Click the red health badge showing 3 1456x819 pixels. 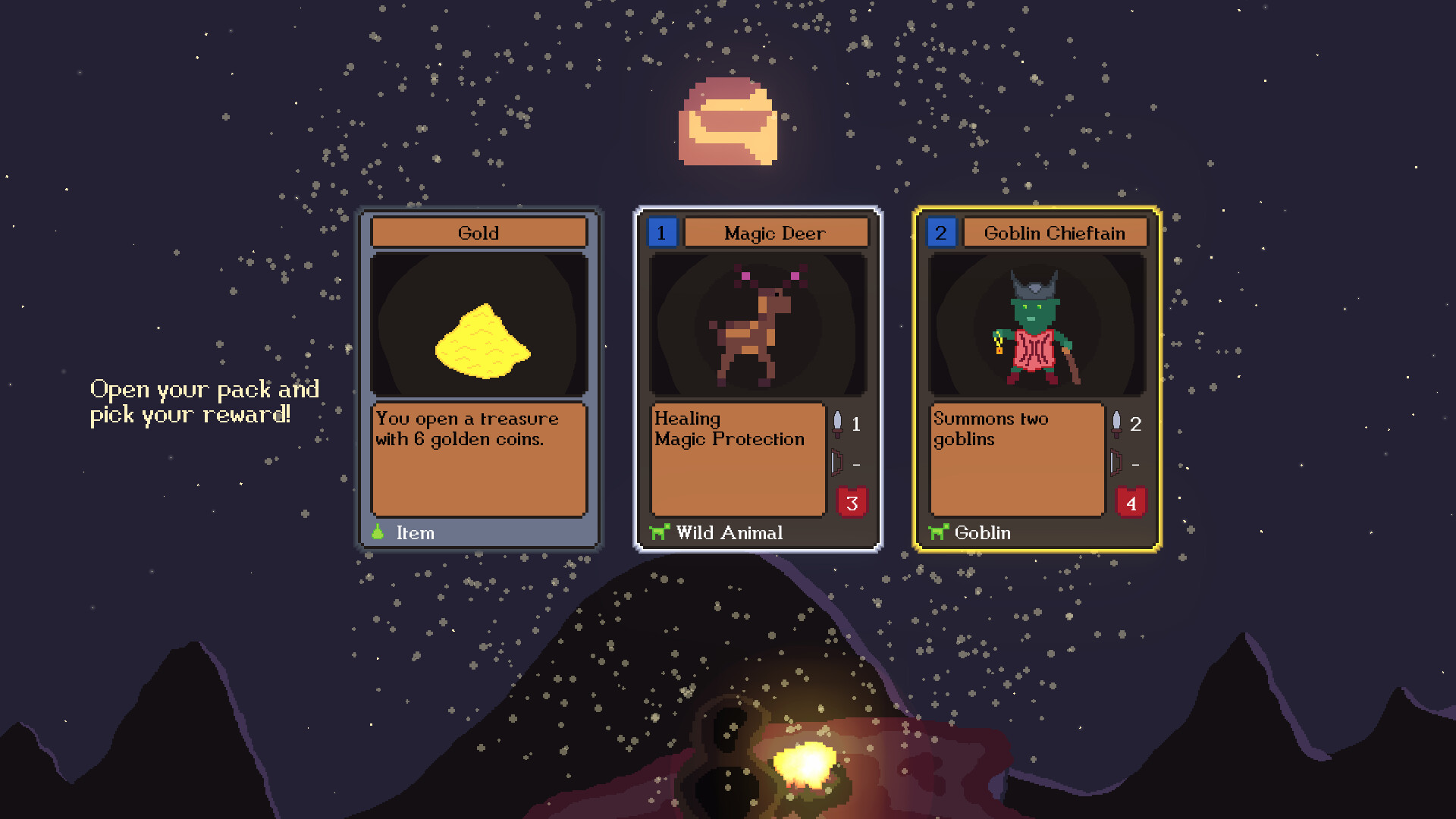pos(852,501)
